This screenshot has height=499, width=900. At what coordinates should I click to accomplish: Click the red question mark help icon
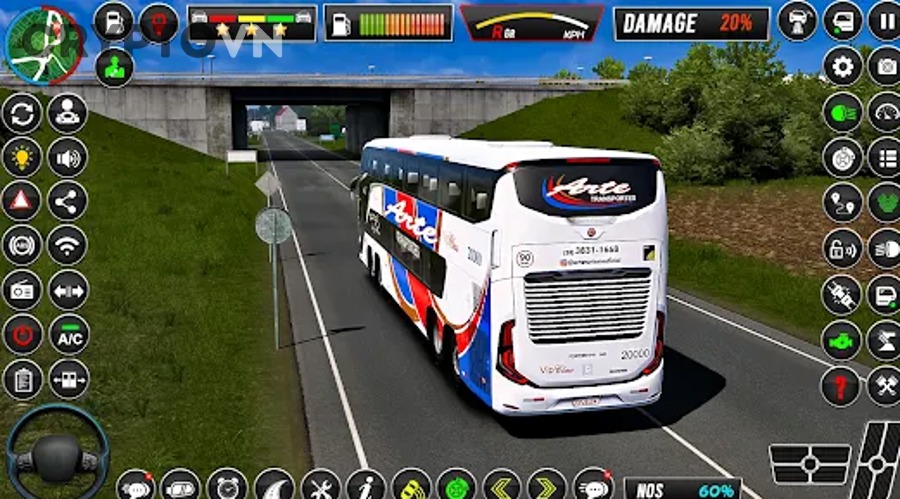[842, 385]
